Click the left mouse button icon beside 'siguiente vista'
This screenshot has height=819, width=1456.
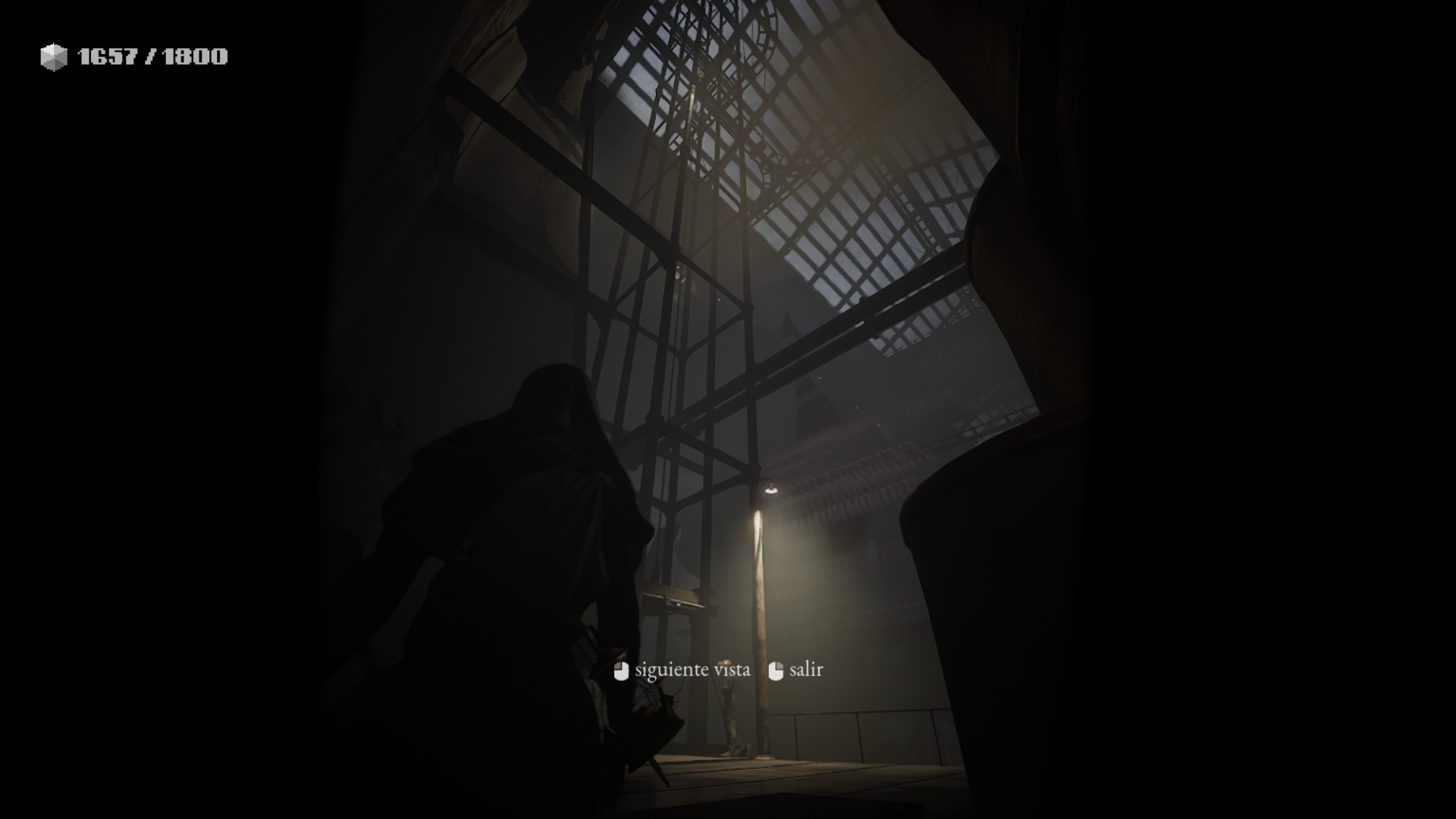[x=620, y=670]
